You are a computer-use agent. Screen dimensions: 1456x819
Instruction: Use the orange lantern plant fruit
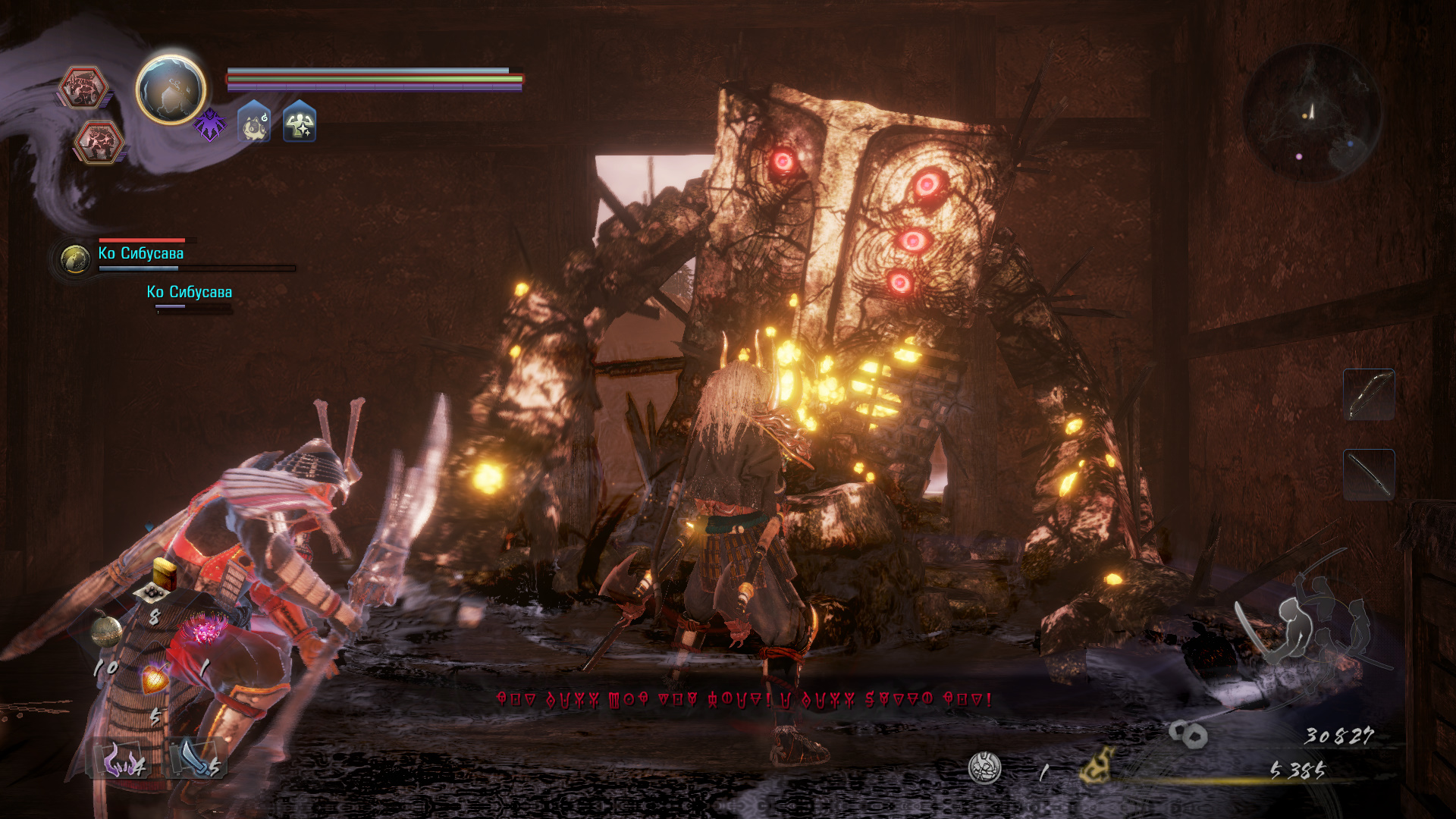[155, 677]
